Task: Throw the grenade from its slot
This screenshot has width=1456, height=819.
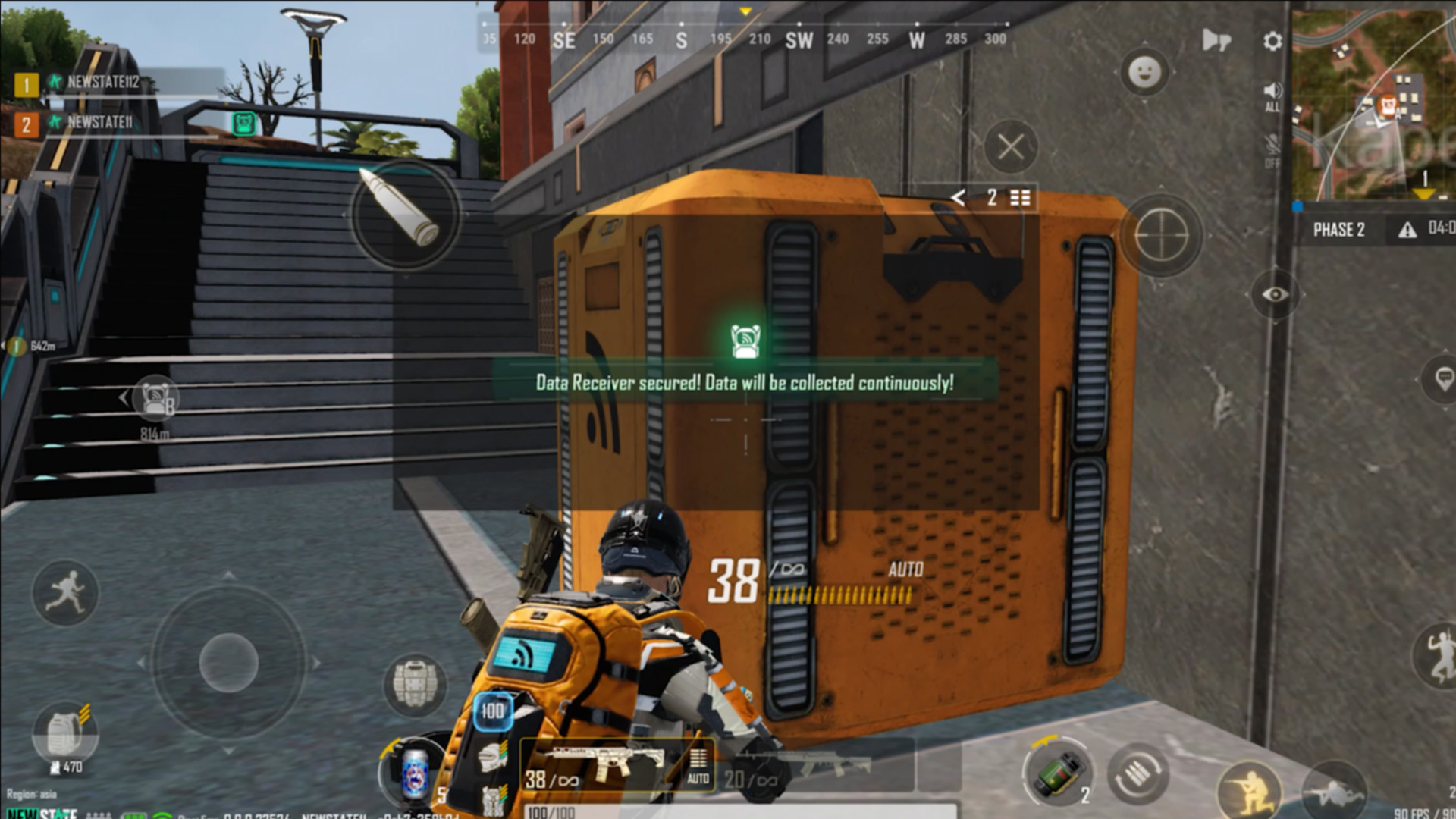Action: 1059,773
